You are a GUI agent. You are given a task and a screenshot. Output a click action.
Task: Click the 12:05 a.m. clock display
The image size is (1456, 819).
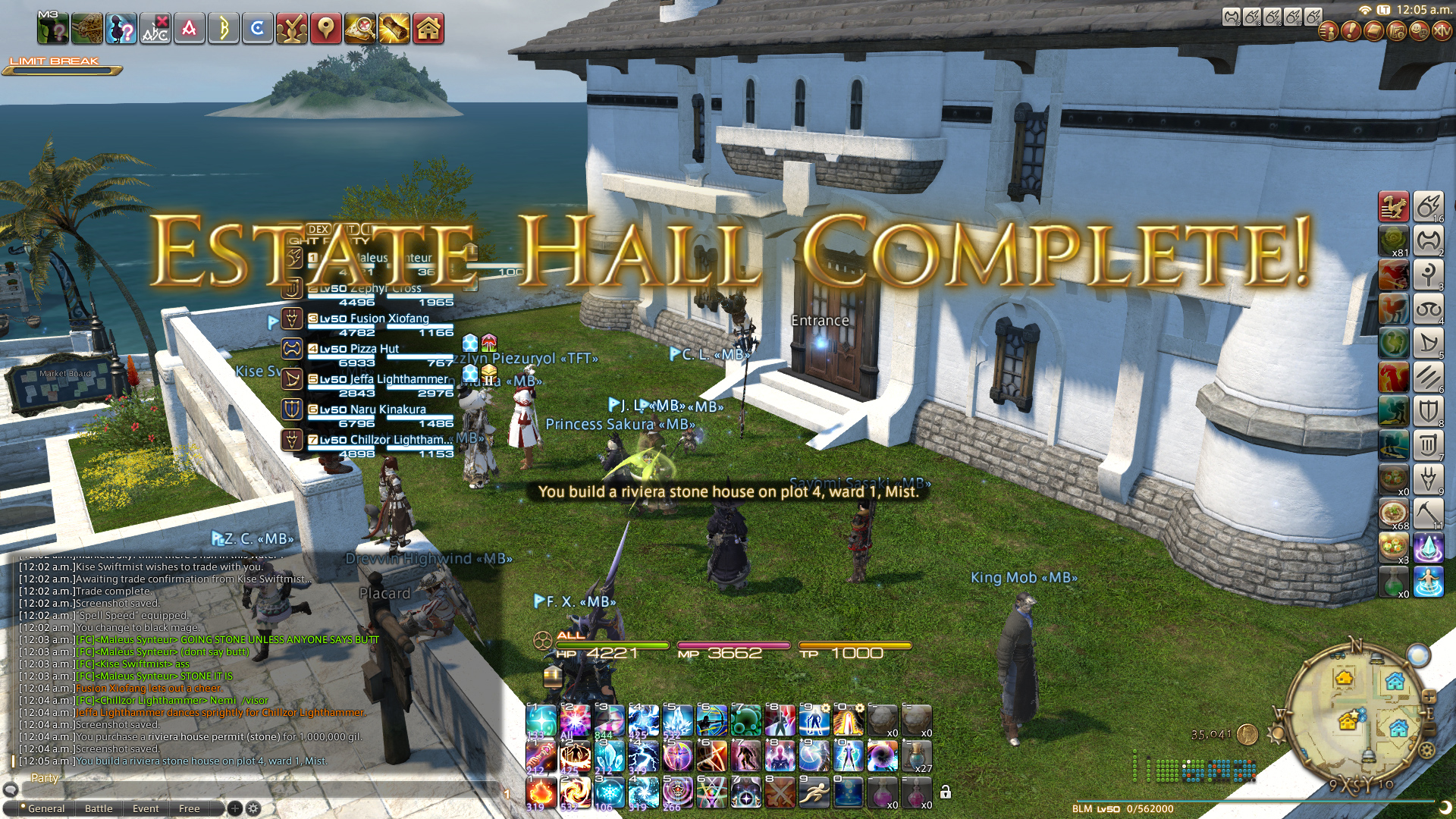coord(1424,10)
